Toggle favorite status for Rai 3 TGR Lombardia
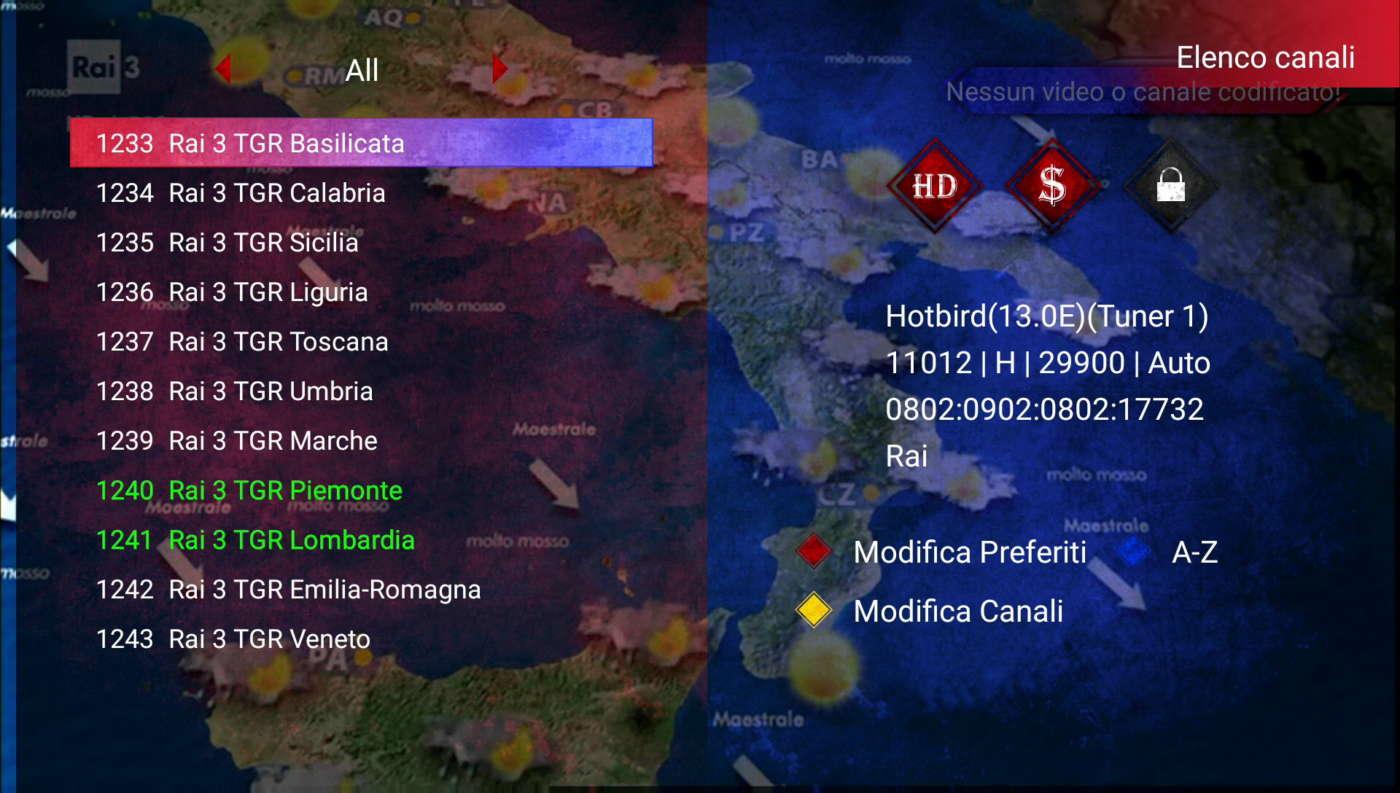The height and width of the screenshot is (793, 1400). click(x=290, y=540)
